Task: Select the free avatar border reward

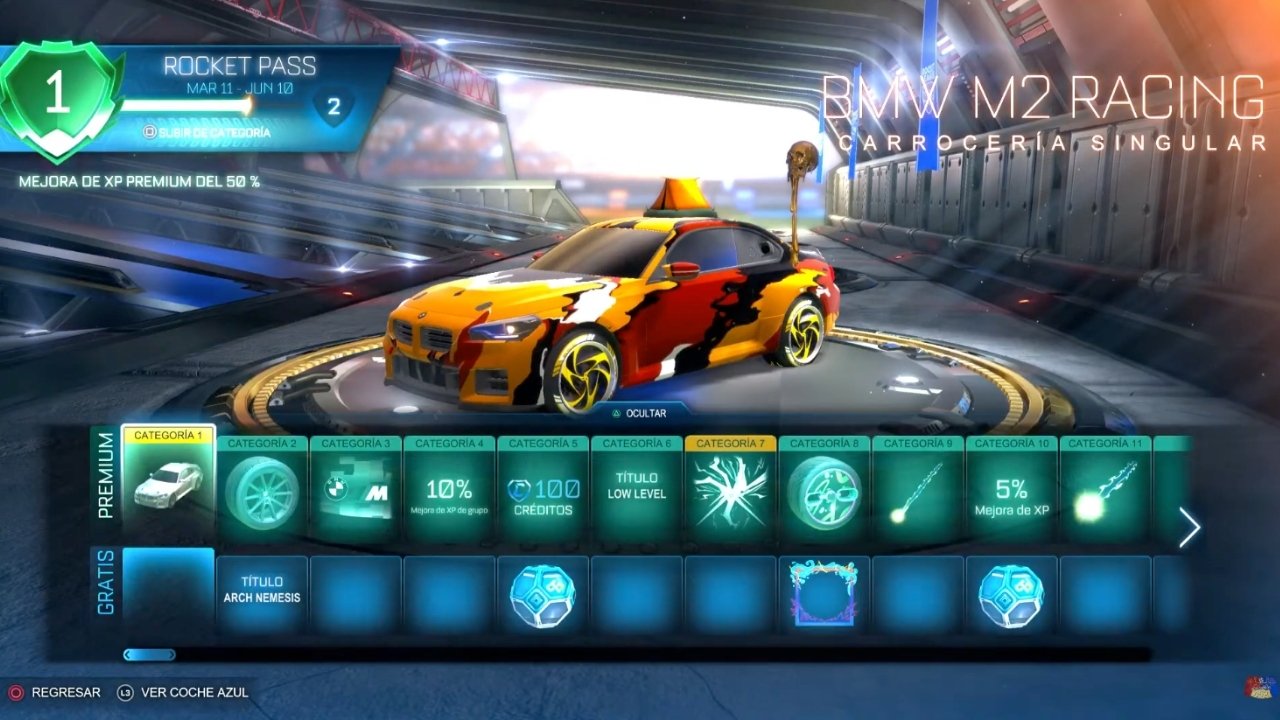Action: [x=824, y=593]
